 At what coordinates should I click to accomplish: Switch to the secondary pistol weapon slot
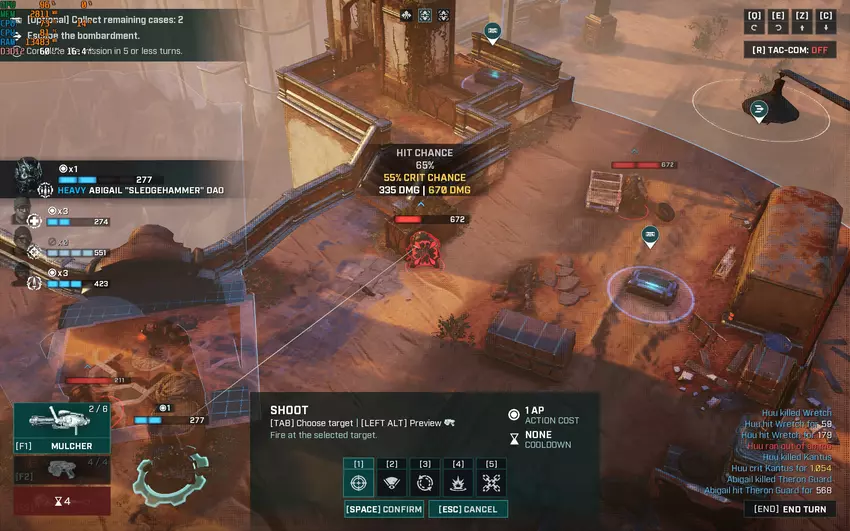click(62, 468)
